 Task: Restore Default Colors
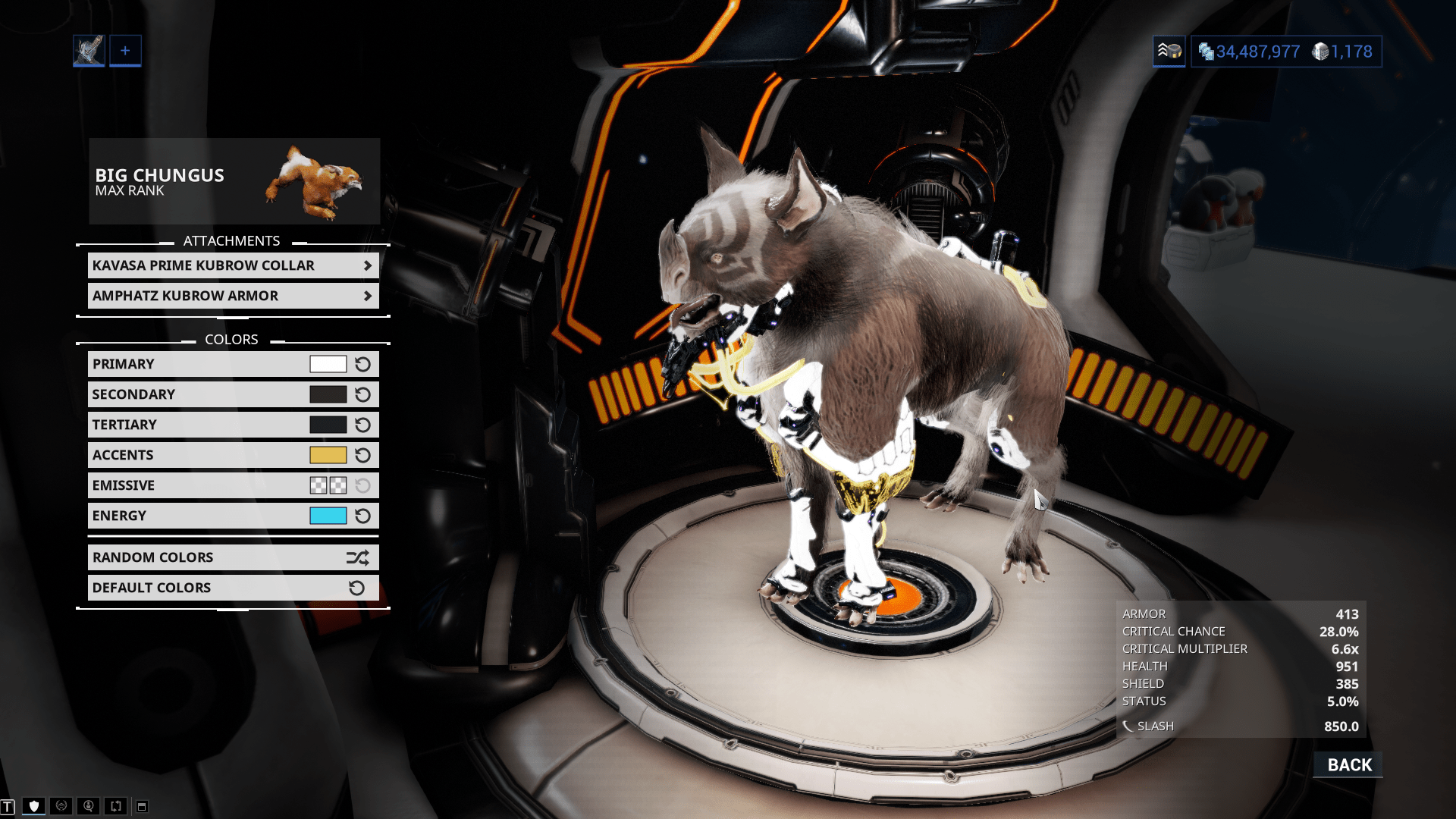(233, 588)
